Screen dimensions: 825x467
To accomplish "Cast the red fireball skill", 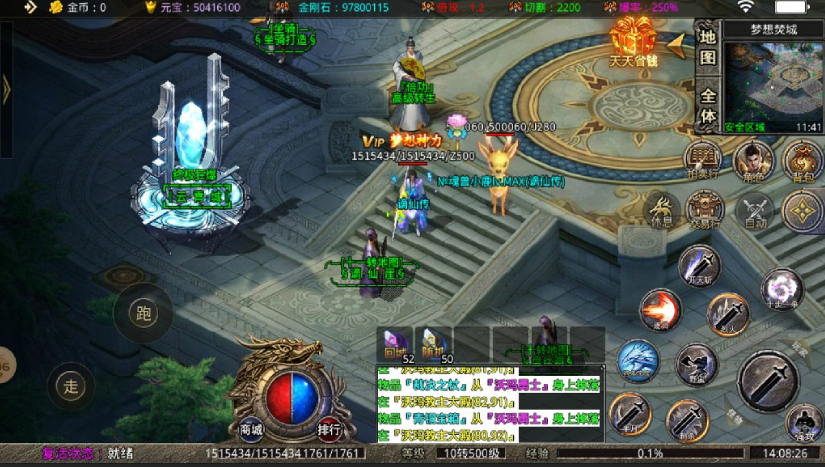I will tap(659, 309).
